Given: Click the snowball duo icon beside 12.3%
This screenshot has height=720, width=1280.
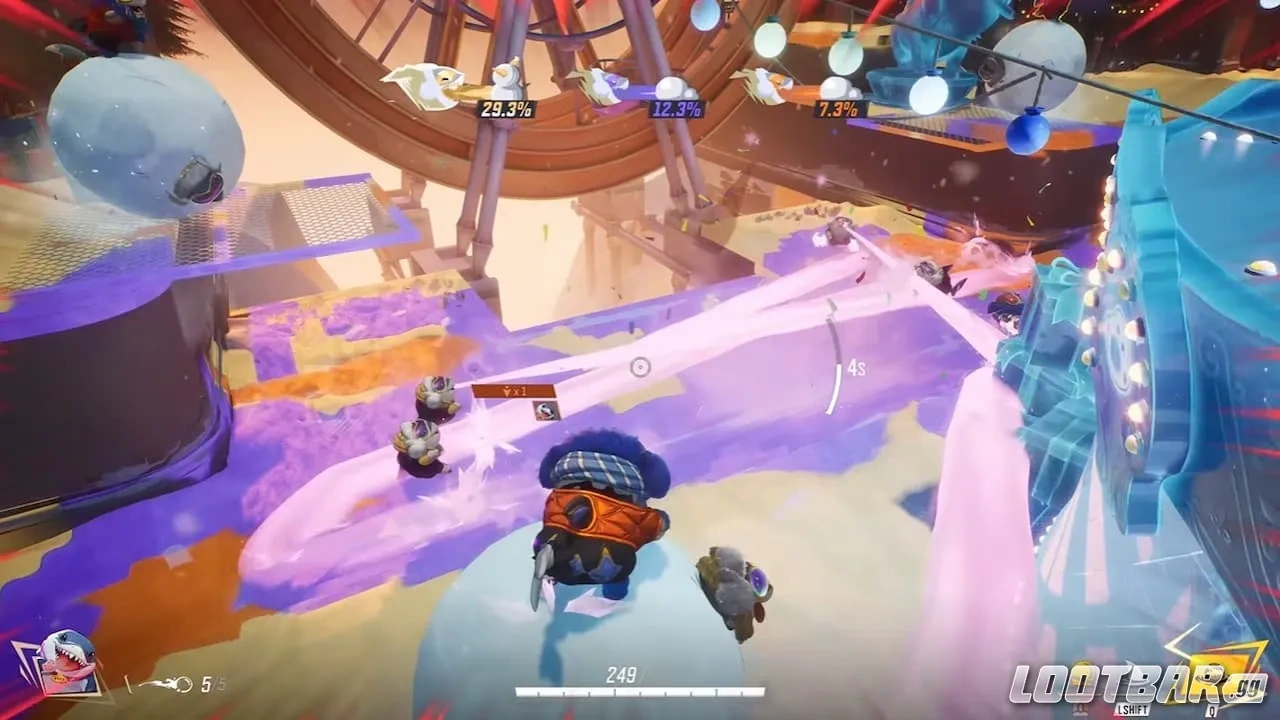Looking at the screenshot, I should click(x=672, y=90).
